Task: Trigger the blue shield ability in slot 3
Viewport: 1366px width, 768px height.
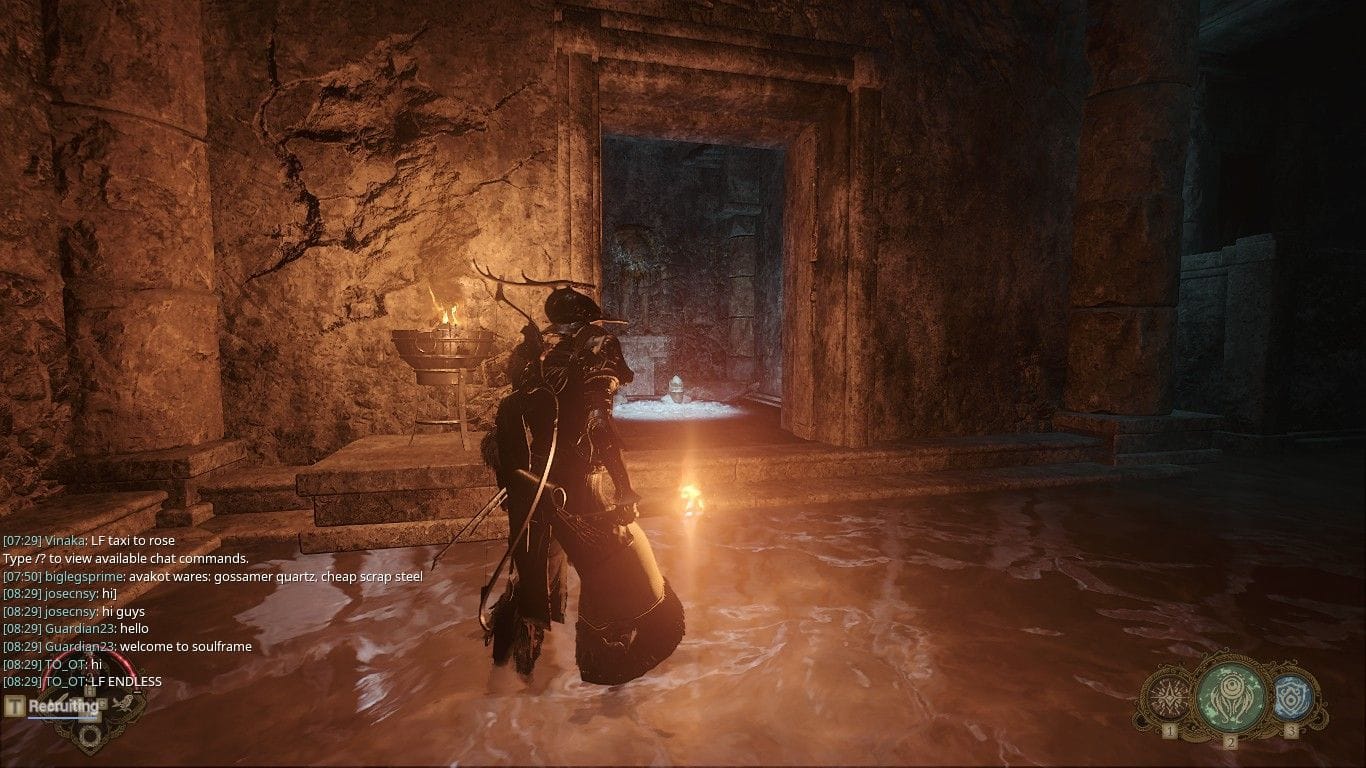Action: coord(1292,698)
